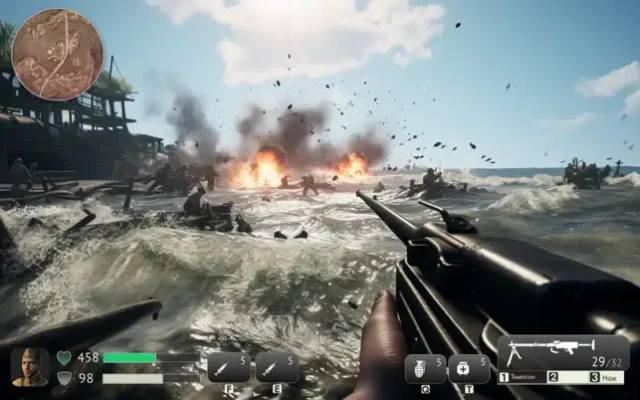Select the soldier portrait
640x400 pixels.
(x=30, y=367)
